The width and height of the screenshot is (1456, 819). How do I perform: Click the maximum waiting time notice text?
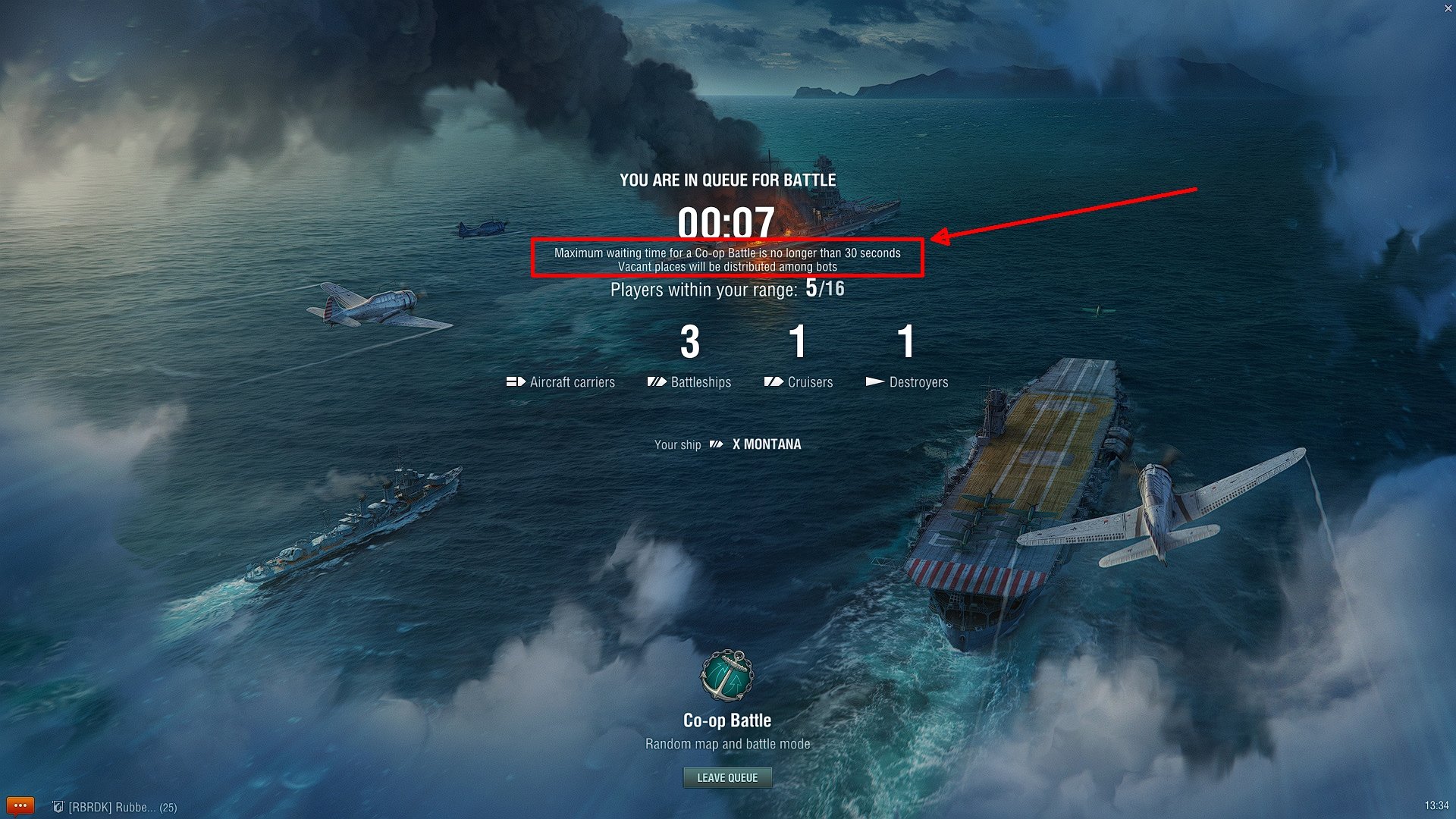click(x=728, y=258)
